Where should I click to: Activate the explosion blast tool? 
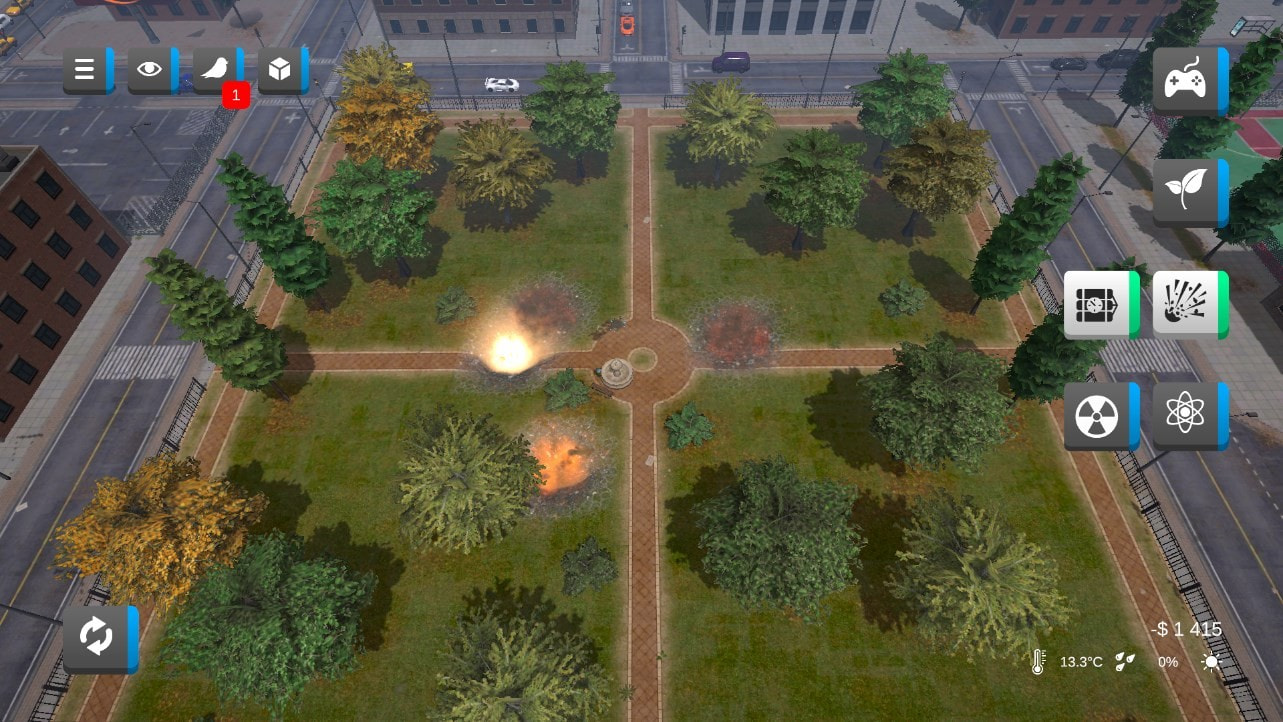(1188, 304)
